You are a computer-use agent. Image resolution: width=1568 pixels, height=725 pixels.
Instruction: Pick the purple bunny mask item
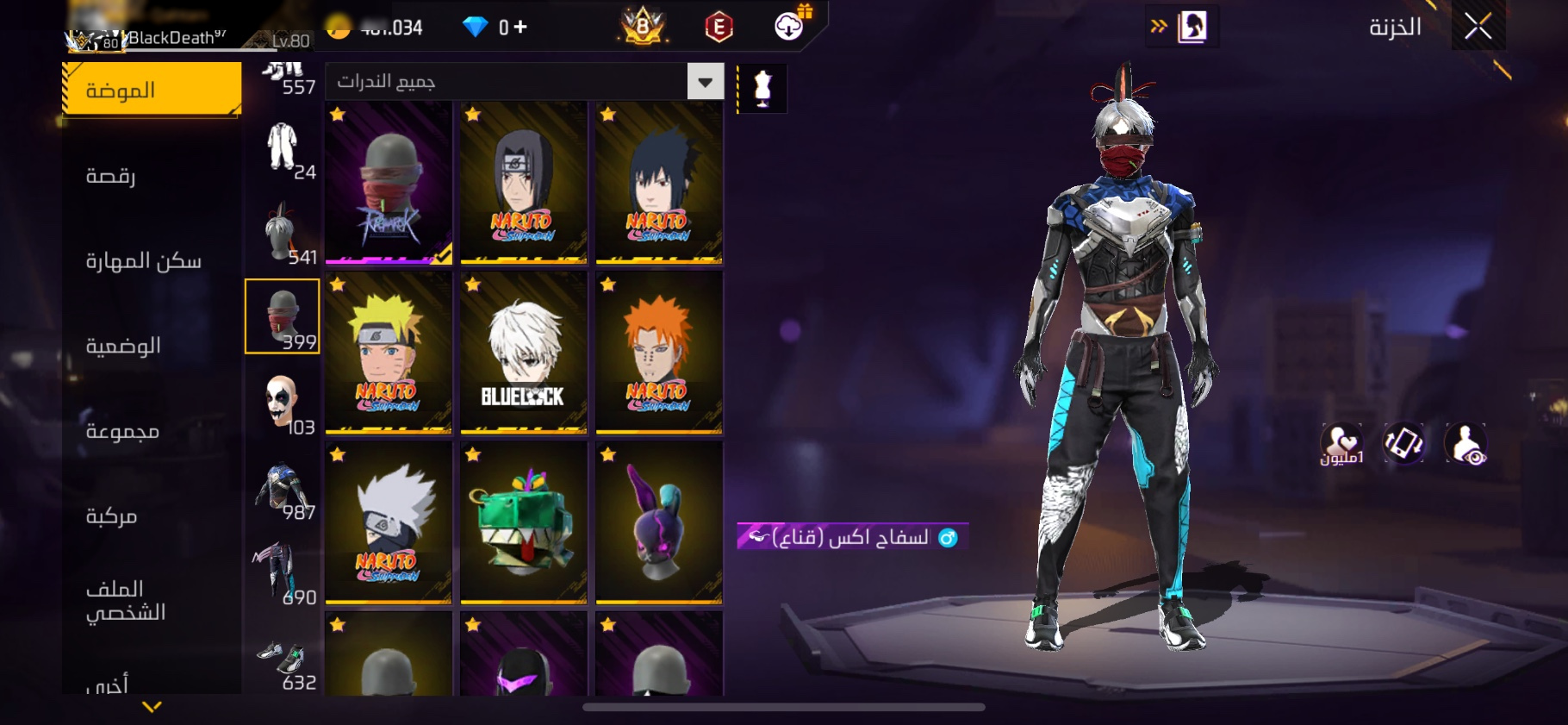coord(659,522)
